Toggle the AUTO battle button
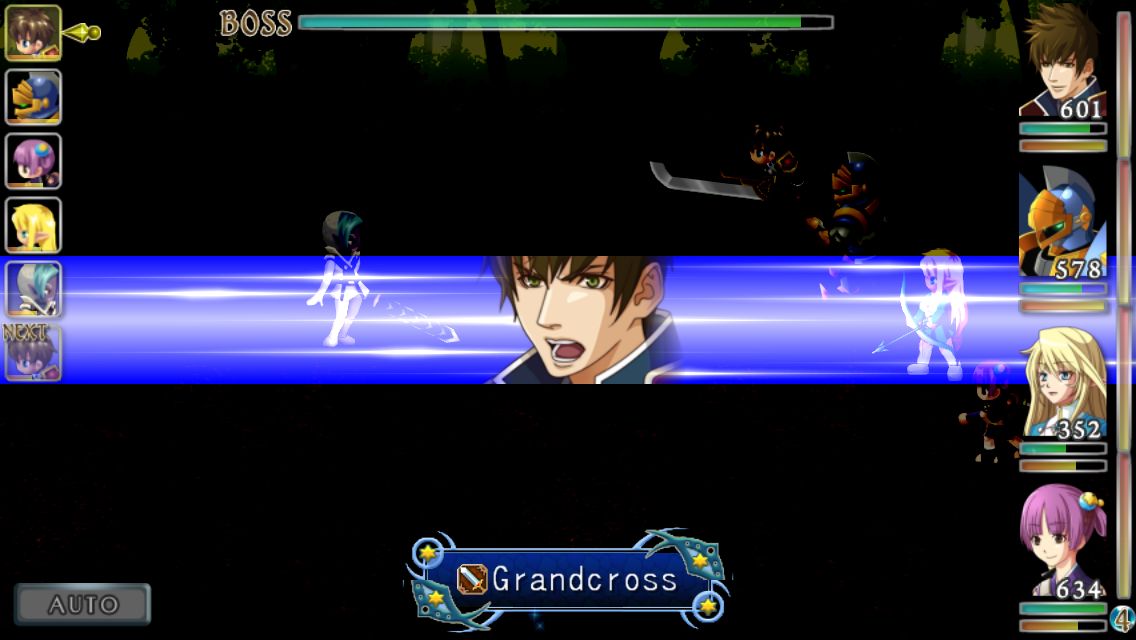 [83, 604]
